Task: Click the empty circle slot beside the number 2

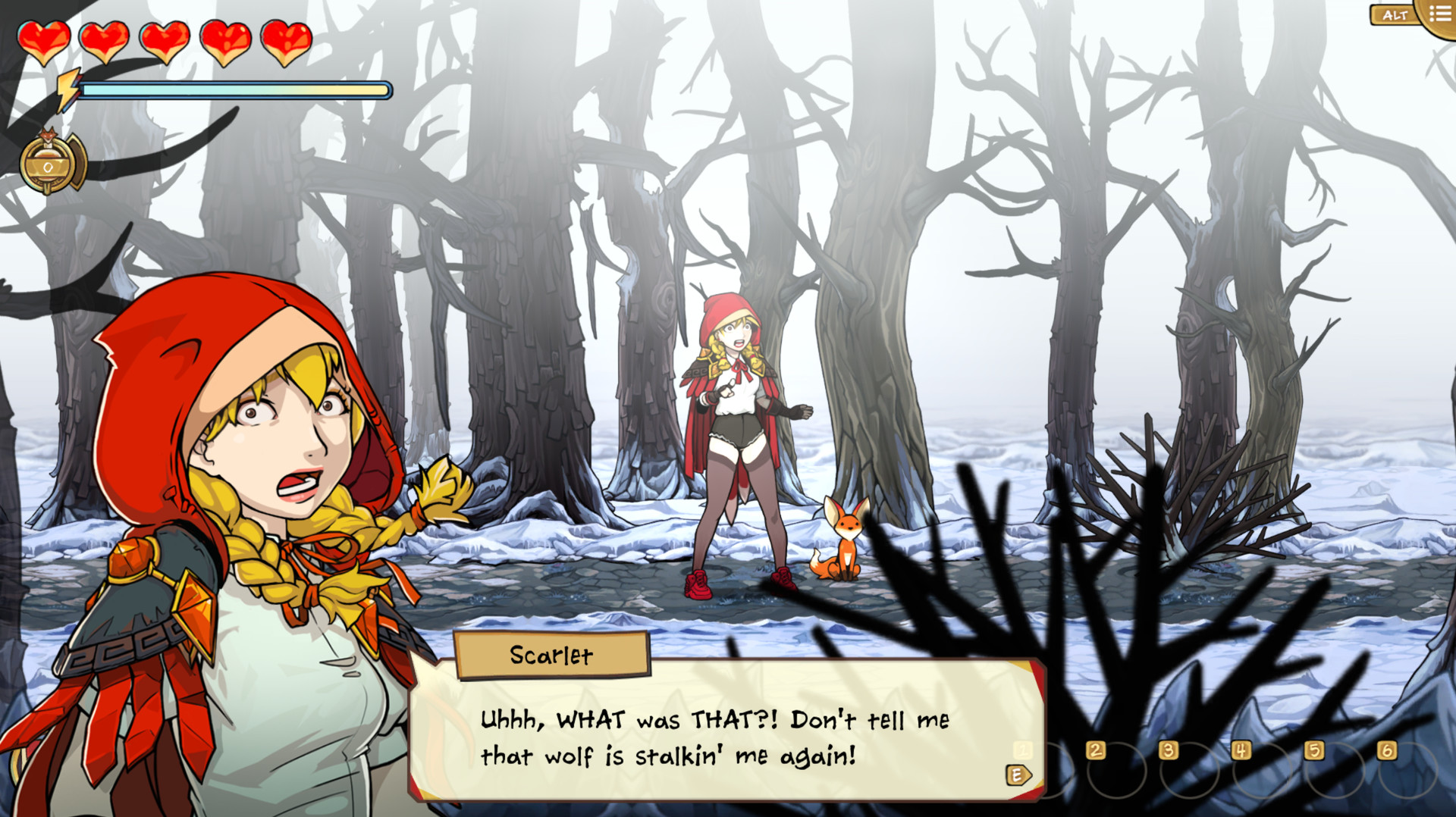Action: pos(1118,772)
